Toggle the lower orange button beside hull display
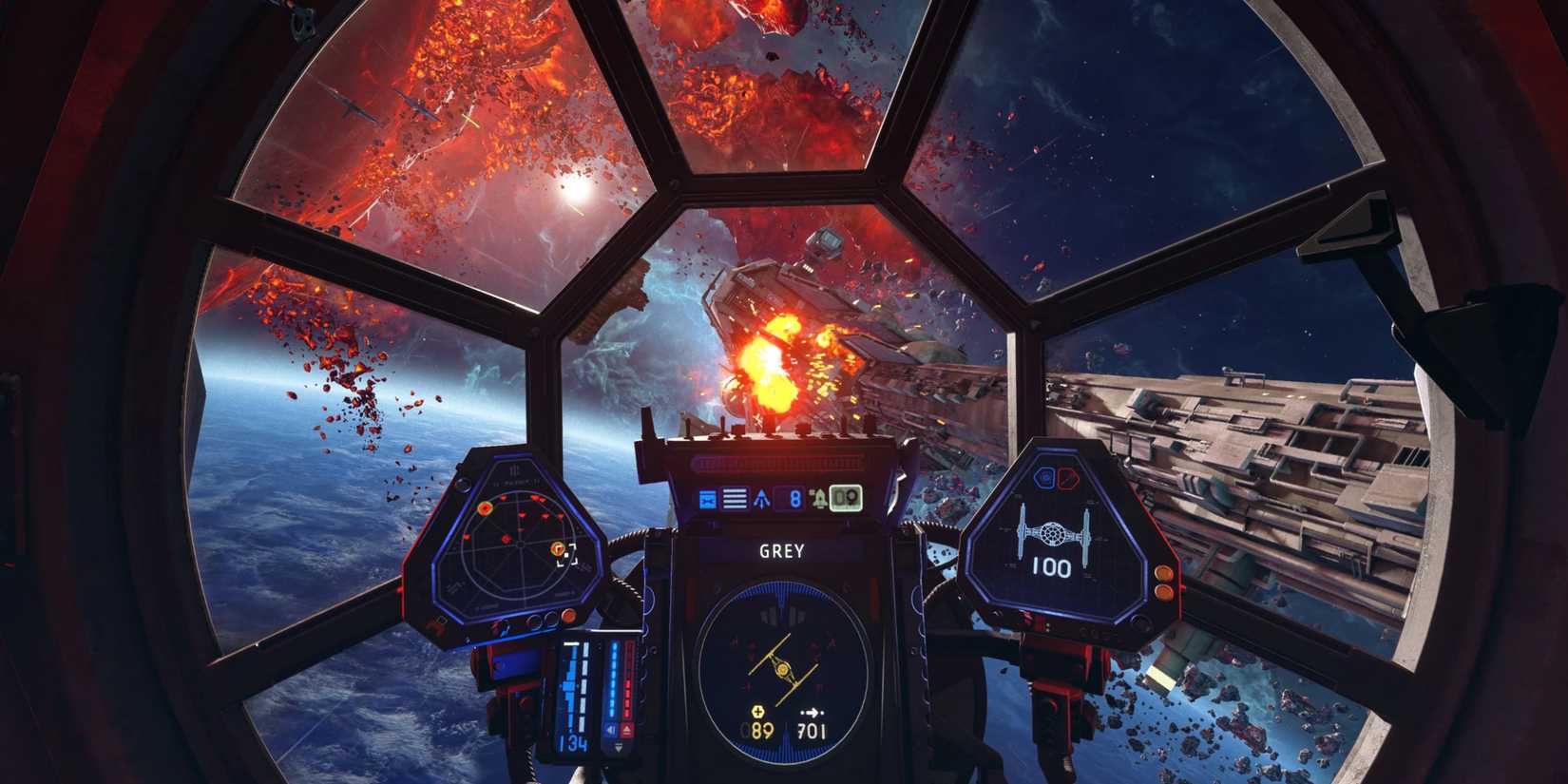This screenshot has width=1568, height=784. coord(1163,592)
